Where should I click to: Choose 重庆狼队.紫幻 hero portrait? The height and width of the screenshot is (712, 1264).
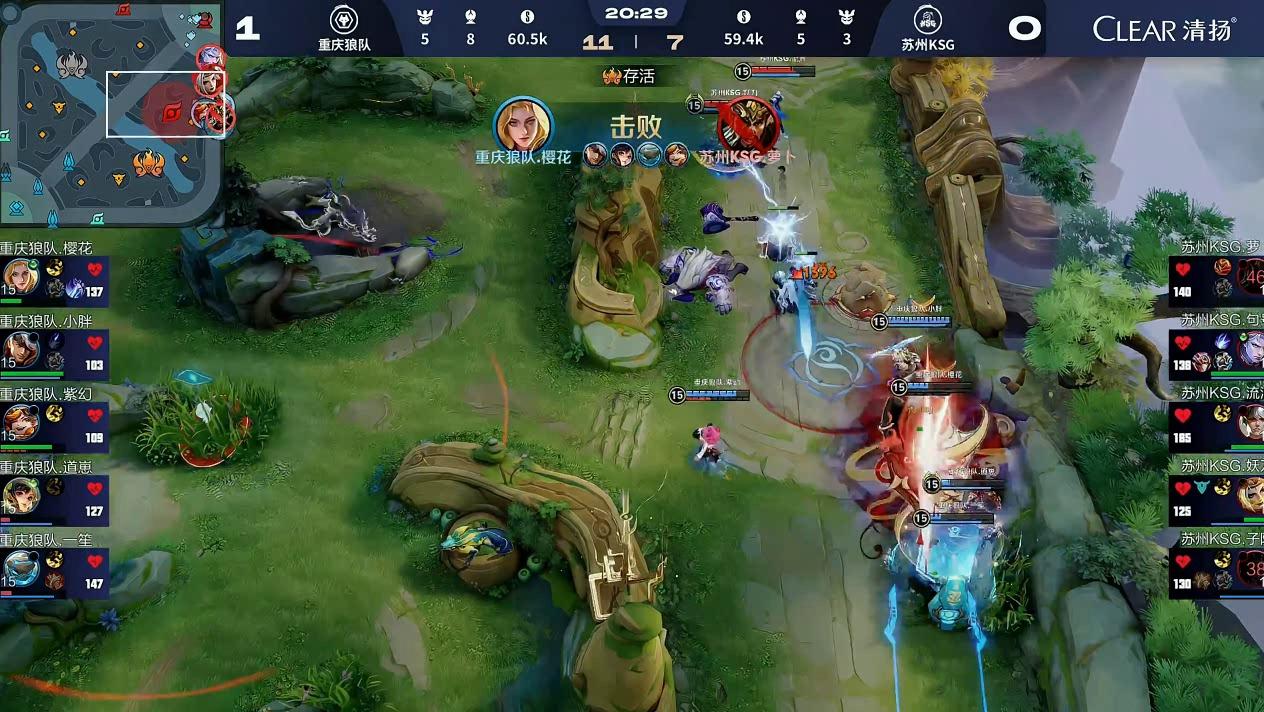pos(21,422)
